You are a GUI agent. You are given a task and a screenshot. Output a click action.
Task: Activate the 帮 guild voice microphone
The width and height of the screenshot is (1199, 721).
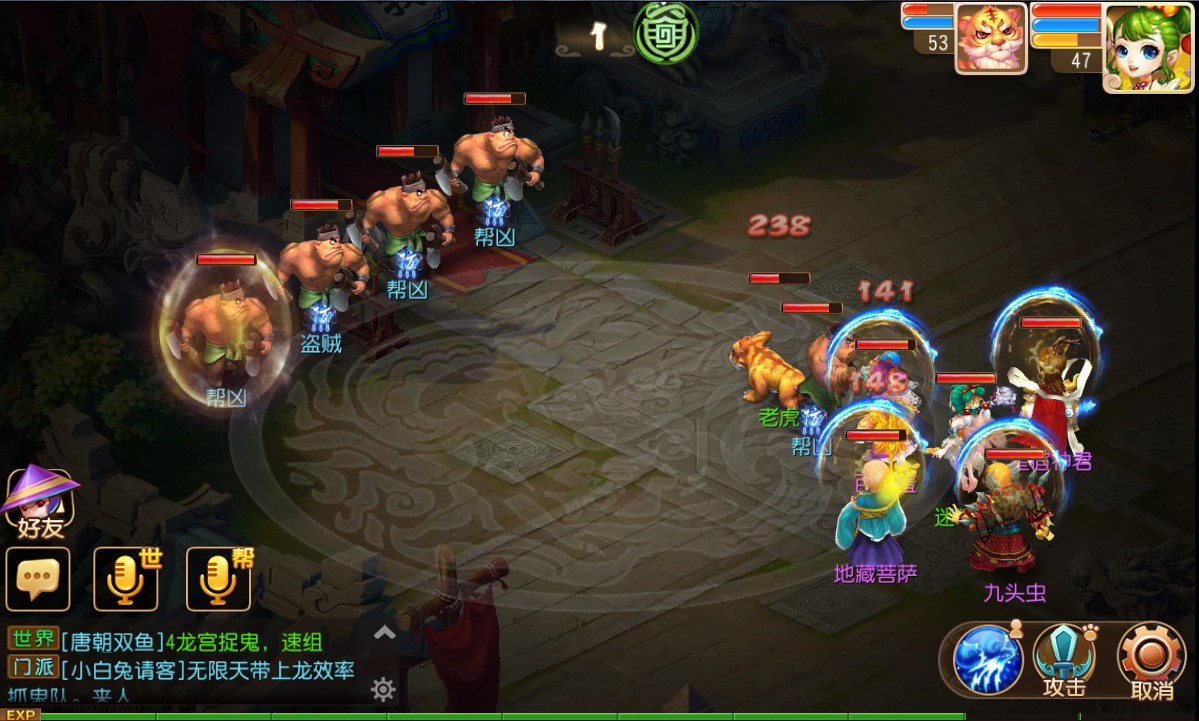point(218,579)
